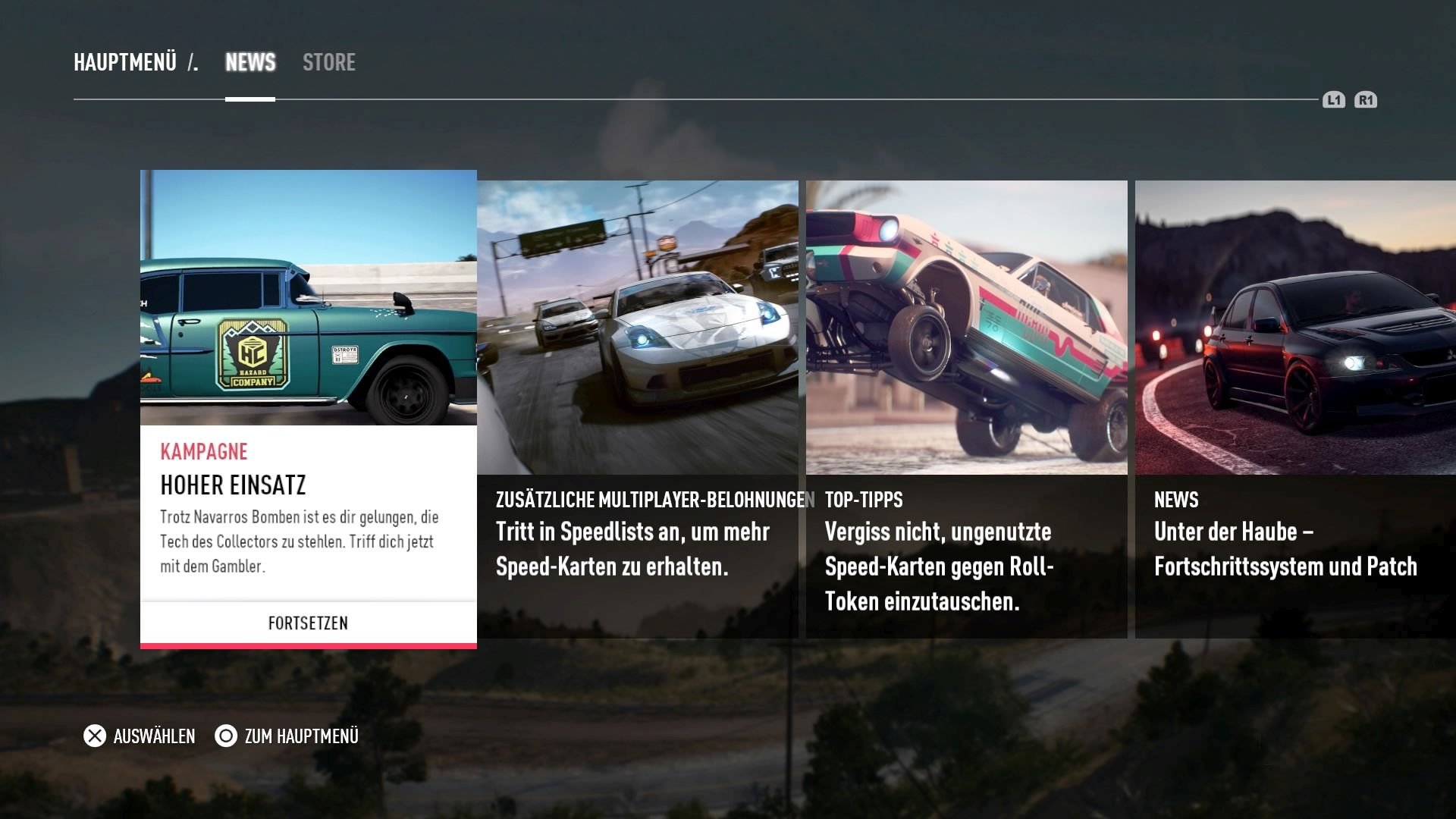Click the R1 shoulder button icon
The width and height of the screenshot is (1456, 819).
point(1367,99)
